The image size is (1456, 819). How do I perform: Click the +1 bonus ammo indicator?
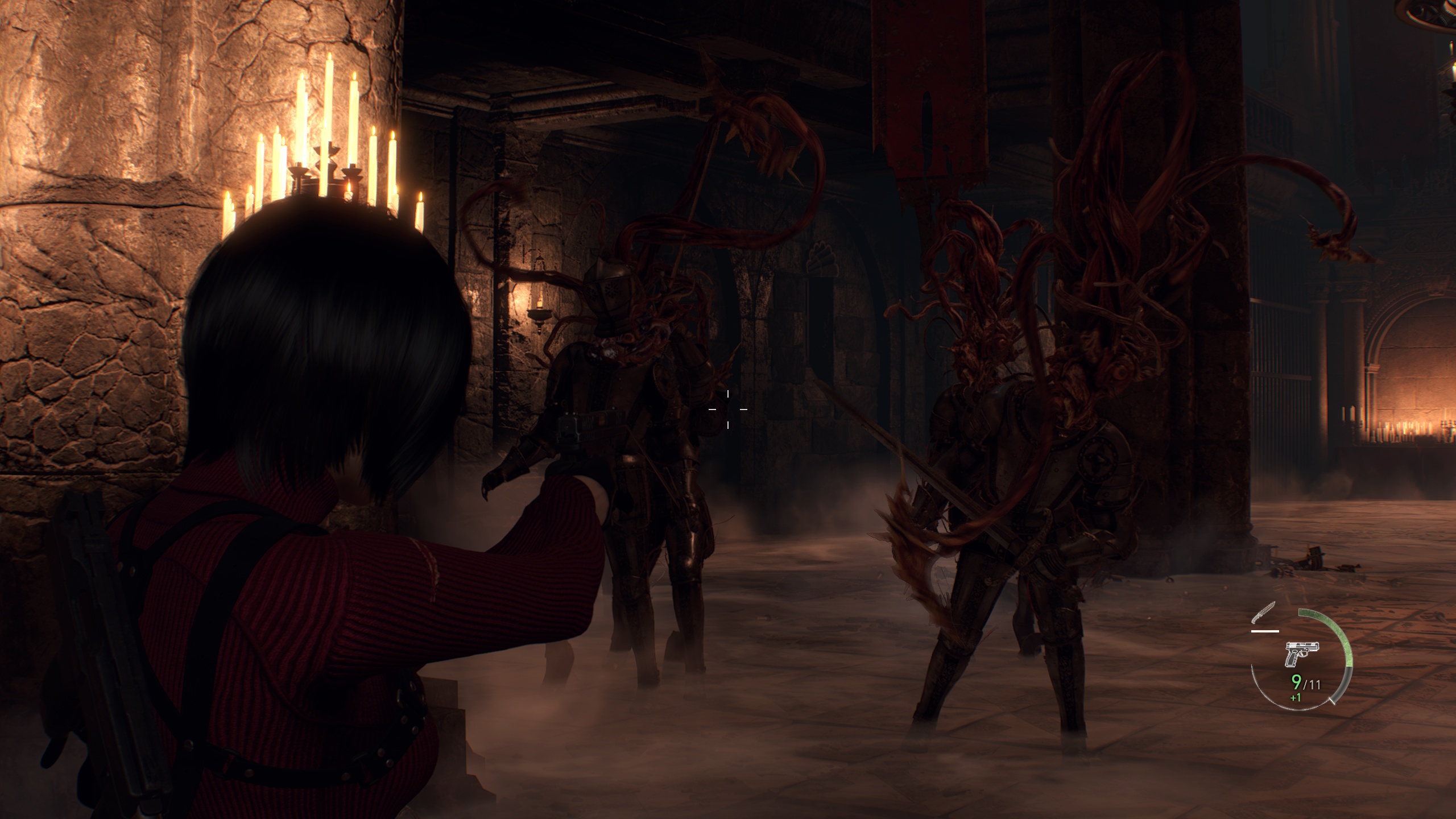click(1296, 698)
